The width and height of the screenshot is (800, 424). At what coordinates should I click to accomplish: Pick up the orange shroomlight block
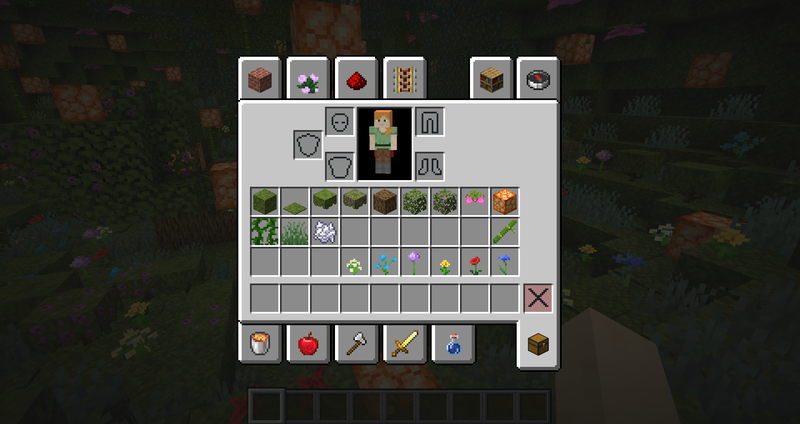pyautogui.click(x=505, y=202)
